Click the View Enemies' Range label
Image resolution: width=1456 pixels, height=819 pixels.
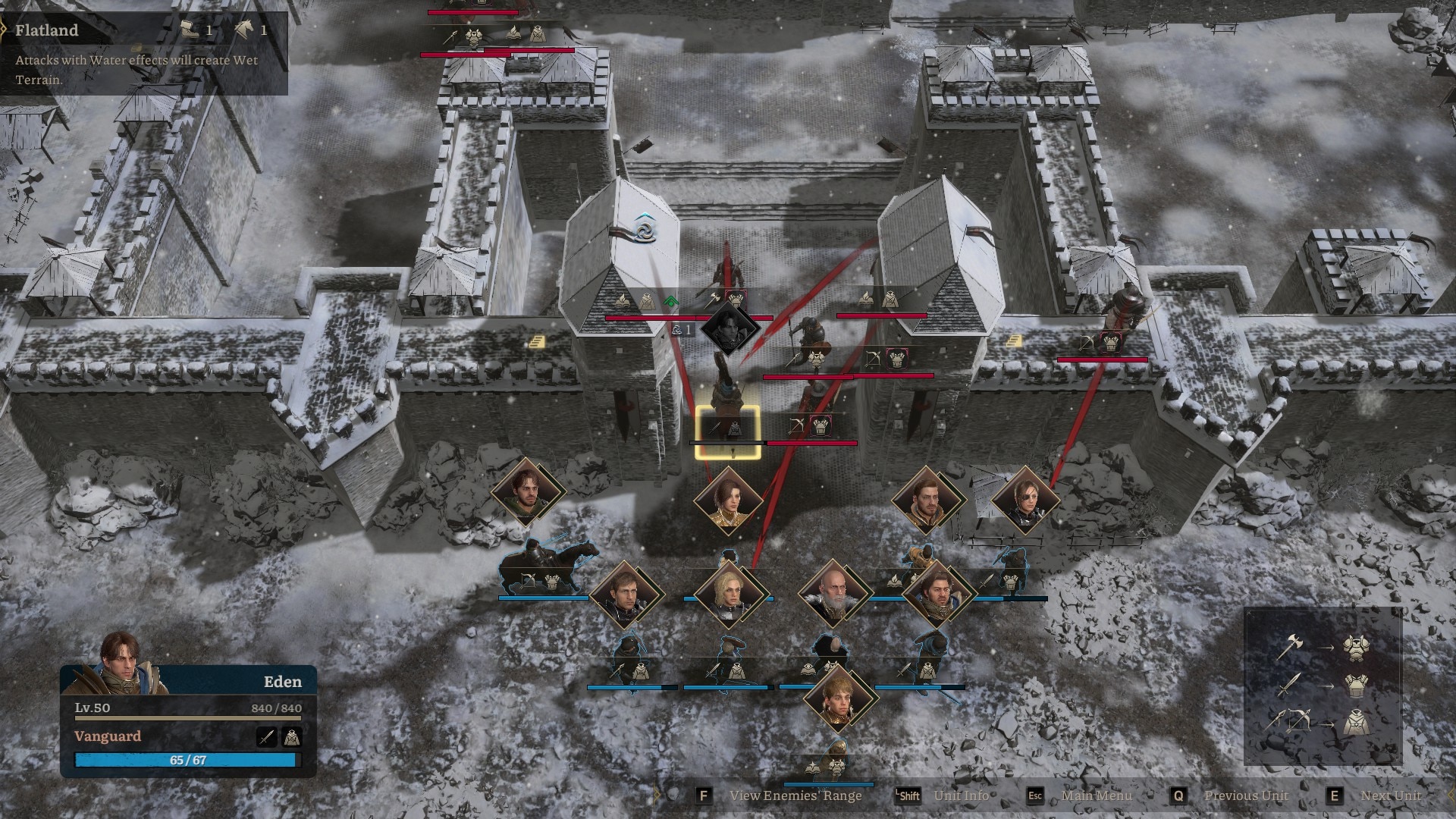tap(795, 795)
